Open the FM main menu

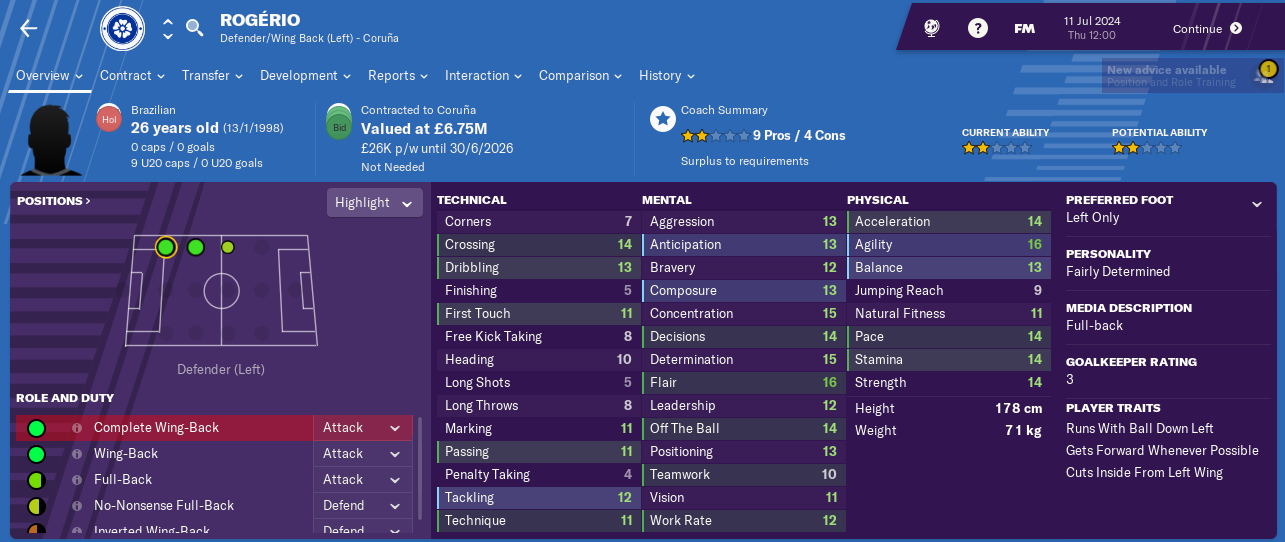(1024, 29)
